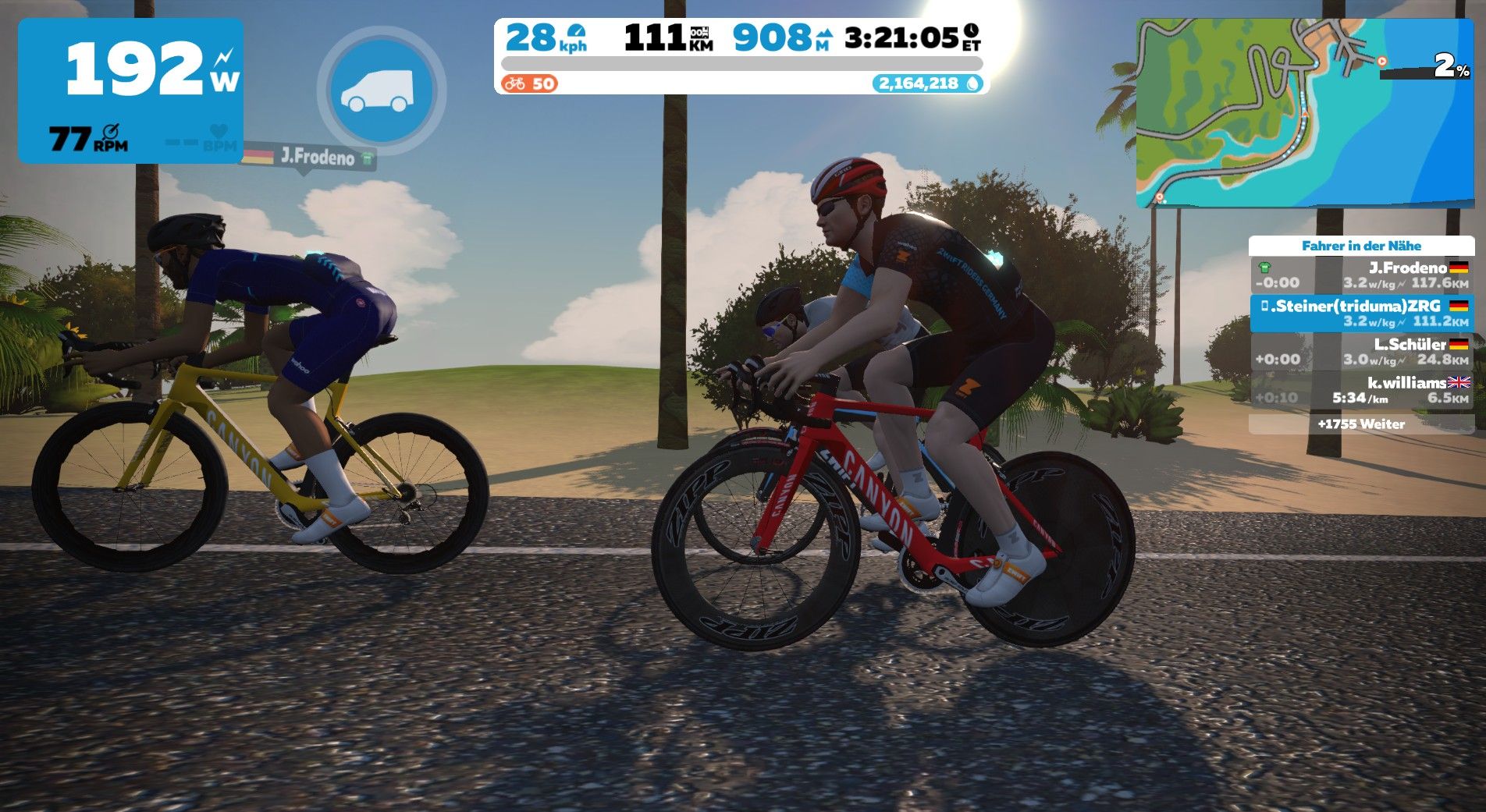Select L.Schüler in the nearby riders list

coord(1361,352)
